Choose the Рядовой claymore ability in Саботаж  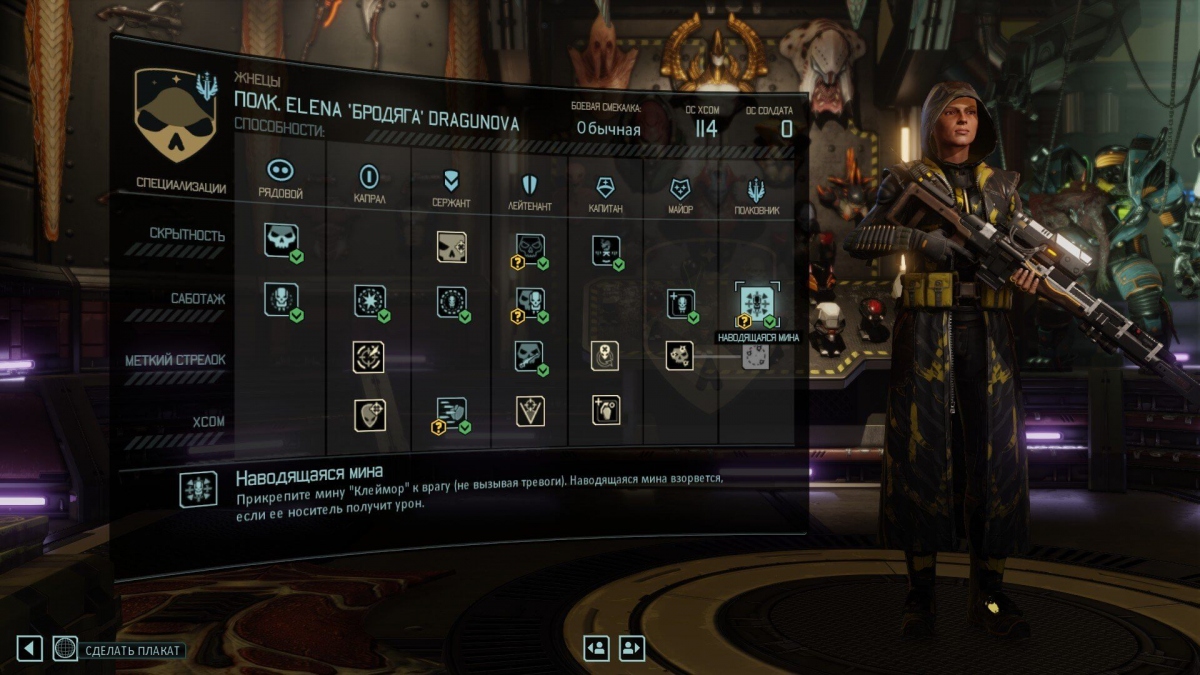[281, 299]
